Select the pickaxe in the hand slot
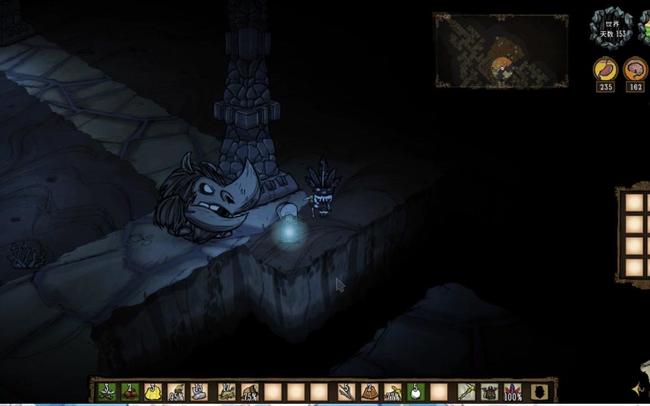Screen dimensions: 650x406 (466, 392)
